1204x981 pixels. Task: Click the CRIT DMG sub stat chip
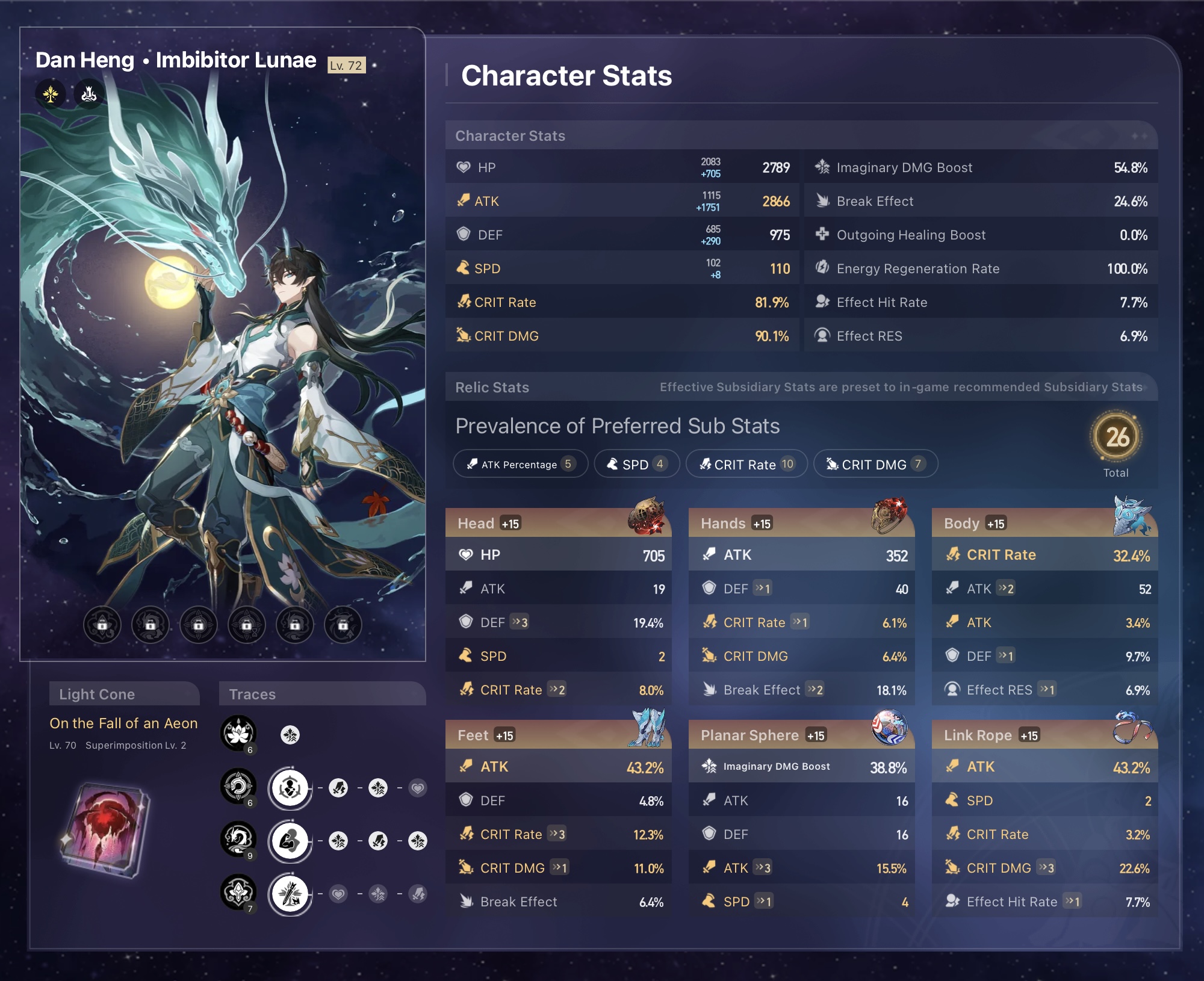(x=875, y=464)
